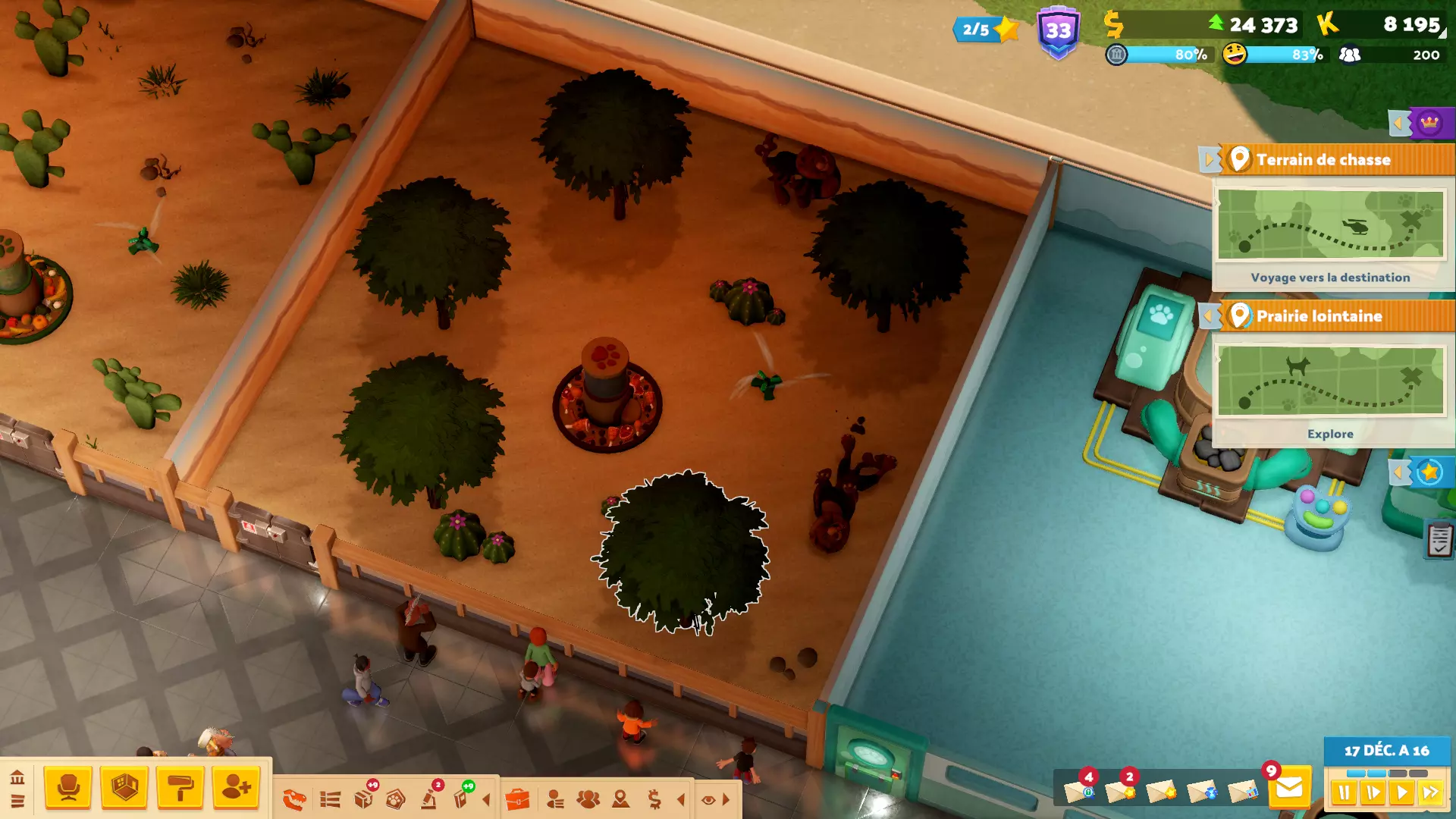
Task: Open the yellow mailbox with 9 messages
Action: [x=1289, y=789]
